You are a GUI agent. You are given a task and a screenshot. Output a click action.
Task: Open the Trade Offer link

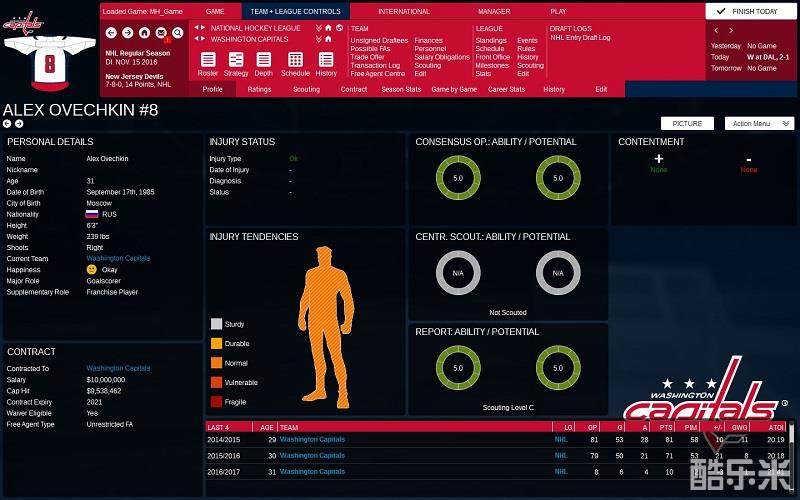pyautogui.click(x=367, y=57)
